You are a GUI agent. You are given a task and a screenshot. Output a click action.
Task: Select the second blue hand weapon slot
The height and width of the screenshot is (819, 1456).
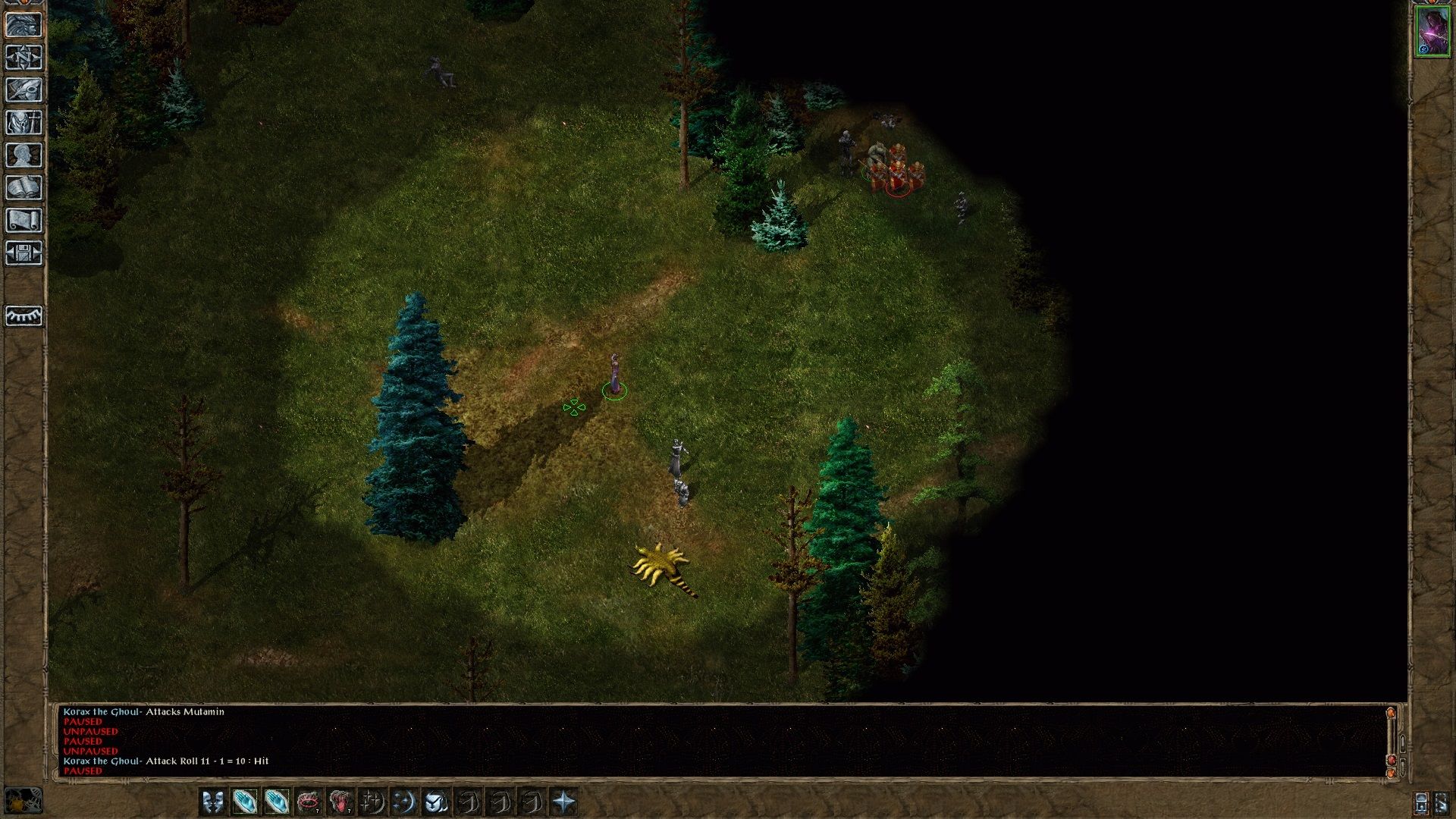pyautogui.click(x=277, y=802)
